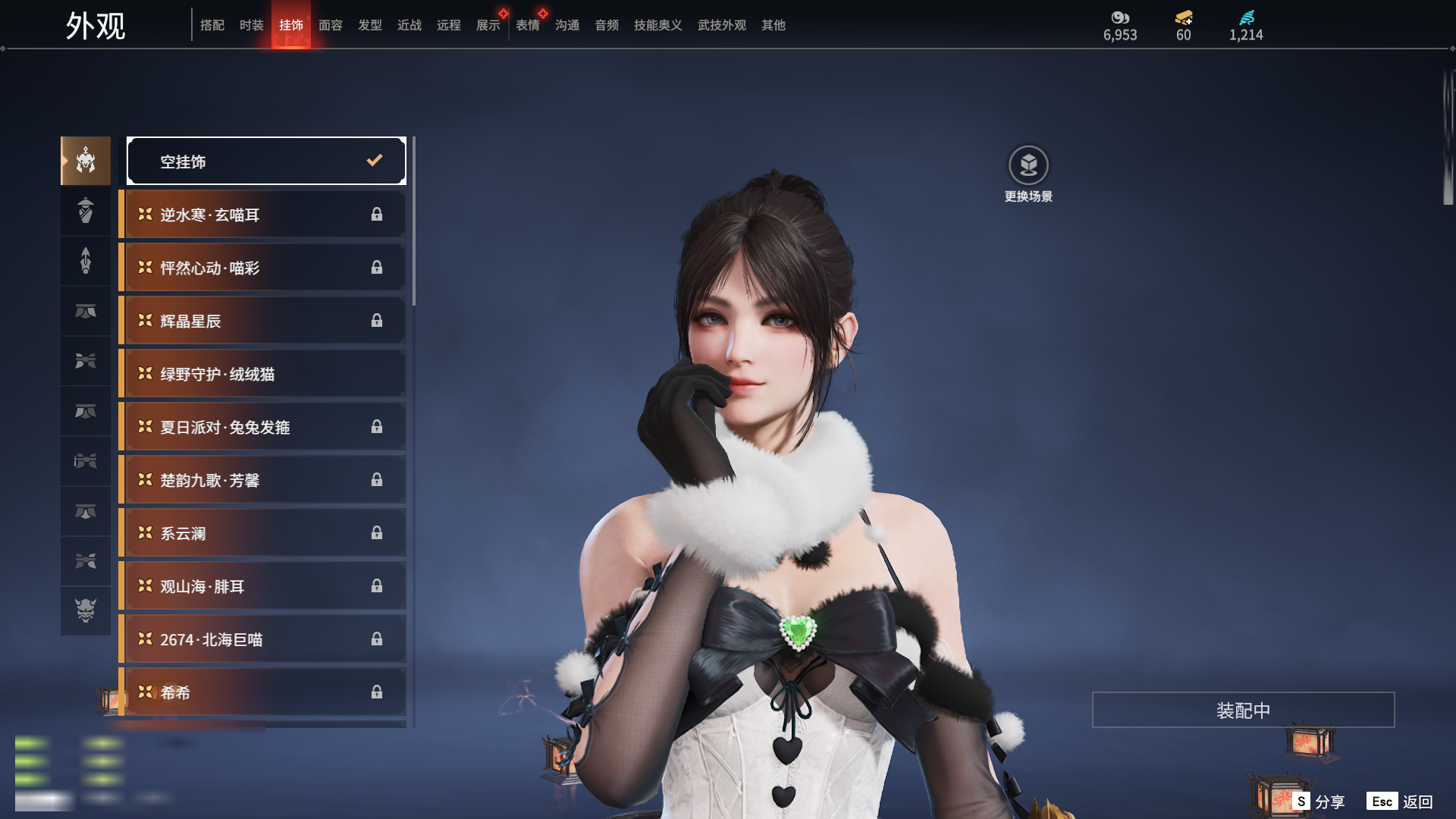The height and width of the screenshot is (819, 1456).
Task: Click the 更换场景 scene change button
Action: (1028, 174)
